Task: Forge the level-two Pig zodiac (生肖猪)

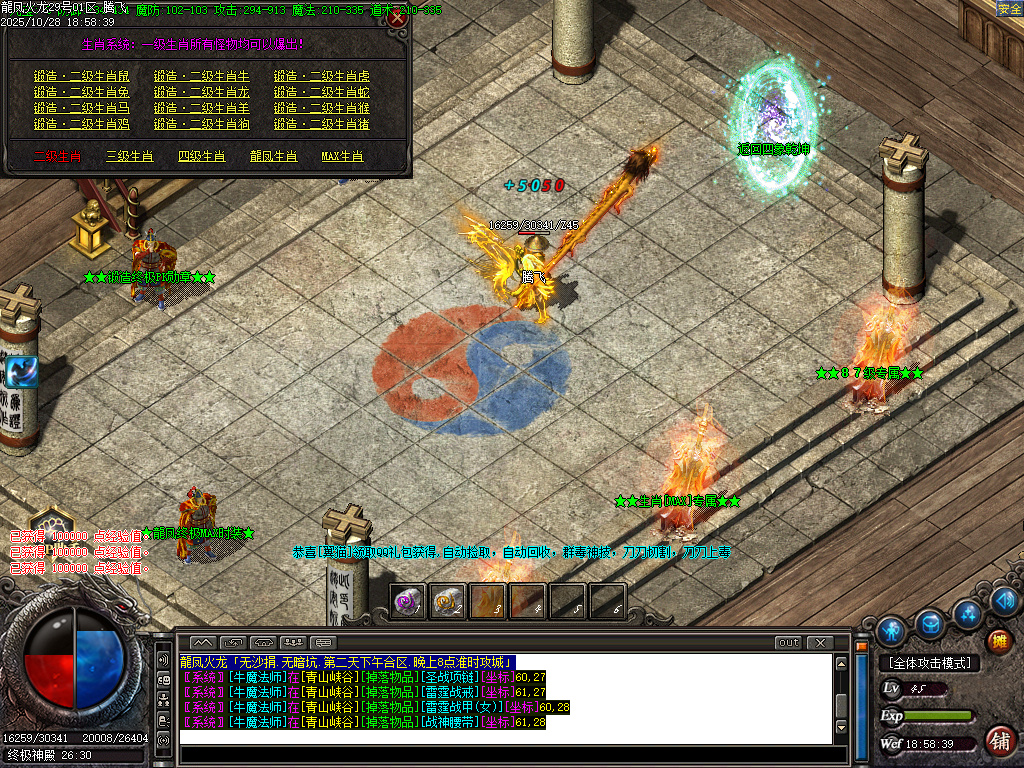Action: pyautogui.click(x=322, y=124)
